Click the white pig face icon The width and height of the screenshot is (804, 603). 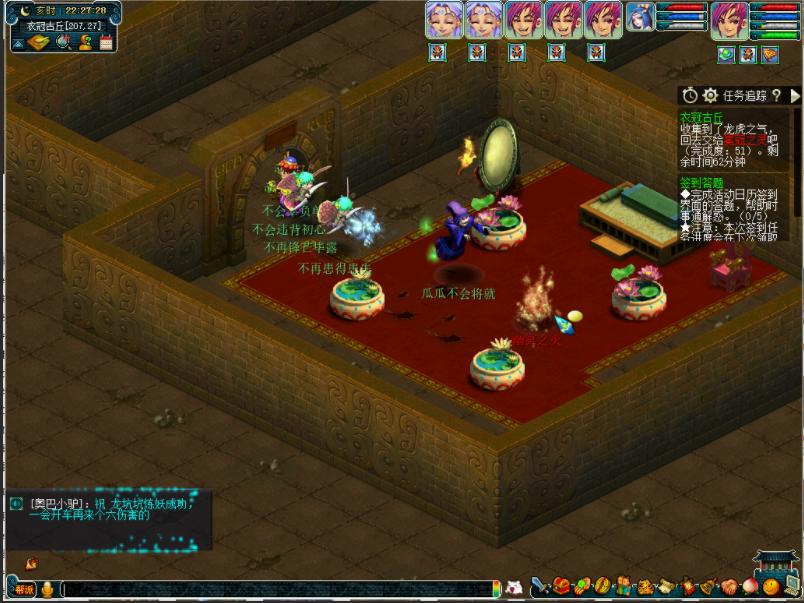(x=514, y=588)
